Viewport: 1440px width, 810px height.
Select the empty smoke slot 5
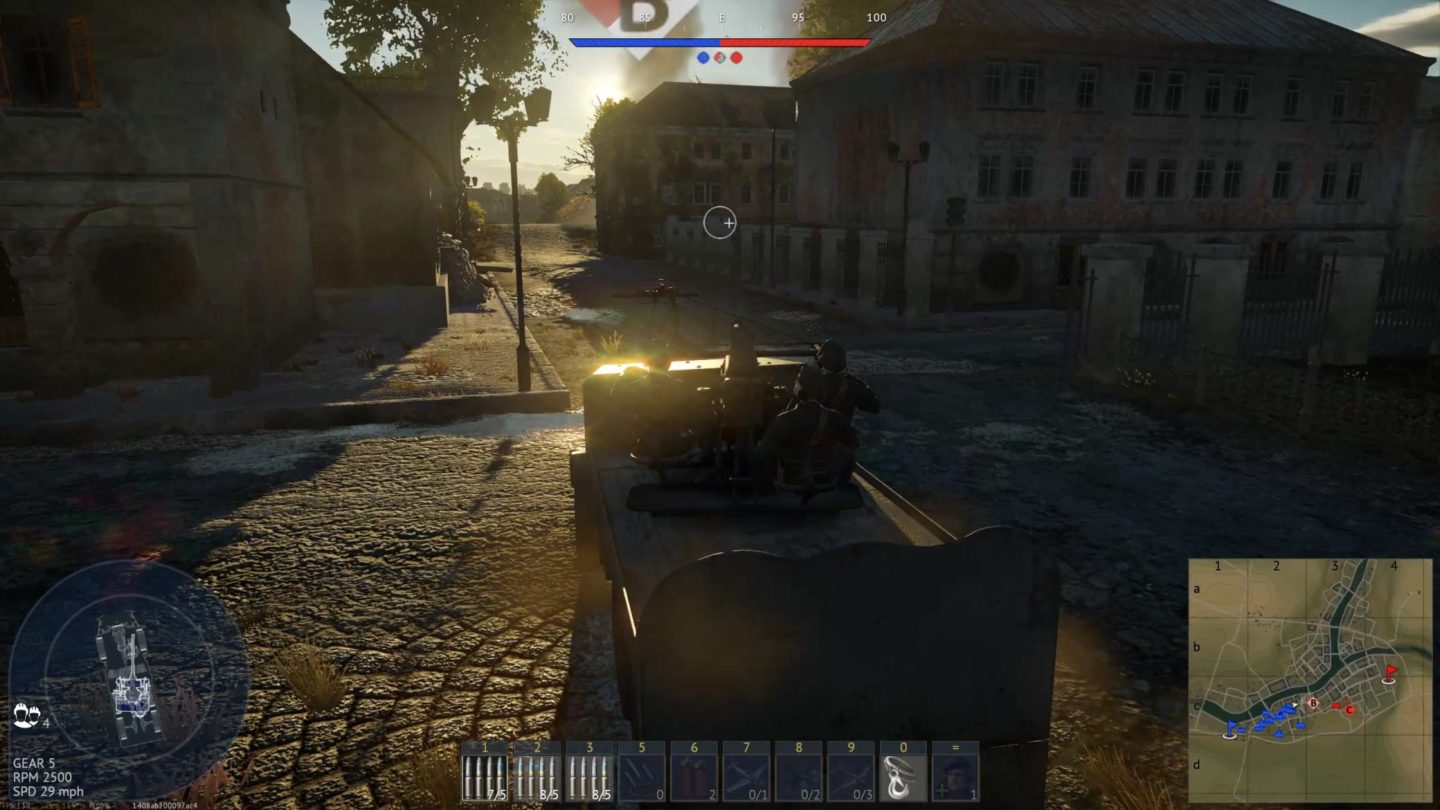[x=641, y=772]
